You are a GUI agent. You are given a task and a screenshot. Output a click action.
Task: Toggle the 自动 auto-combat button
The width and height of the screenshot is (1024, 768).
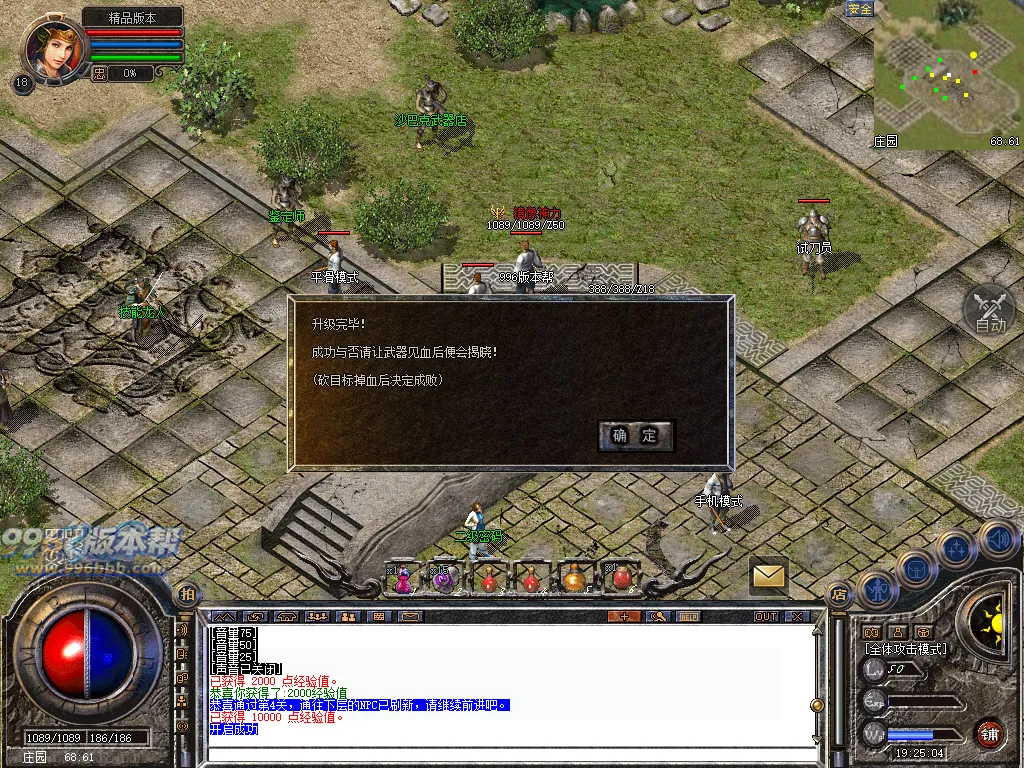point(989,310)
